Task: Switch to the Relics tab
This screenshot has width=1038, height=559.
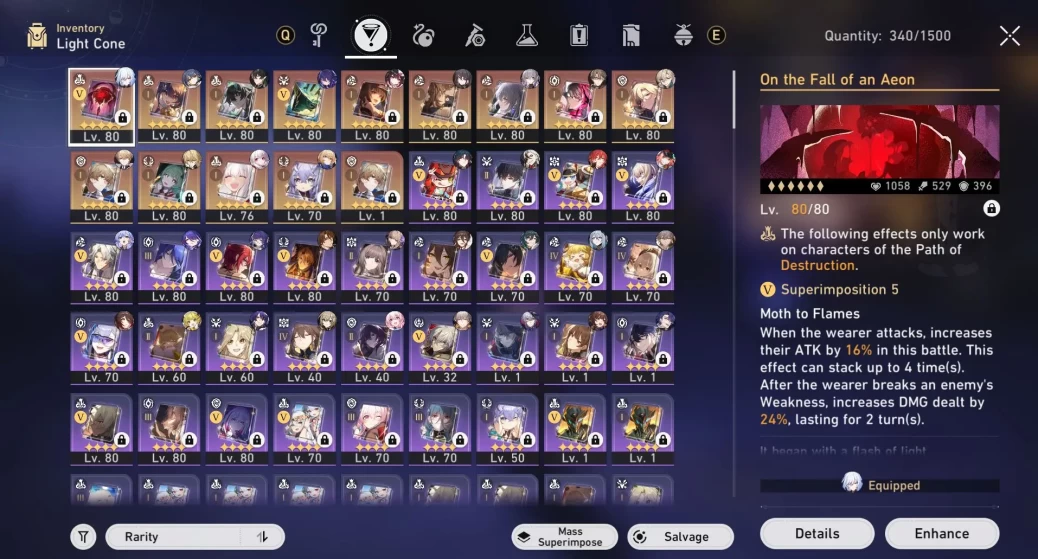Action: [423, 37]
